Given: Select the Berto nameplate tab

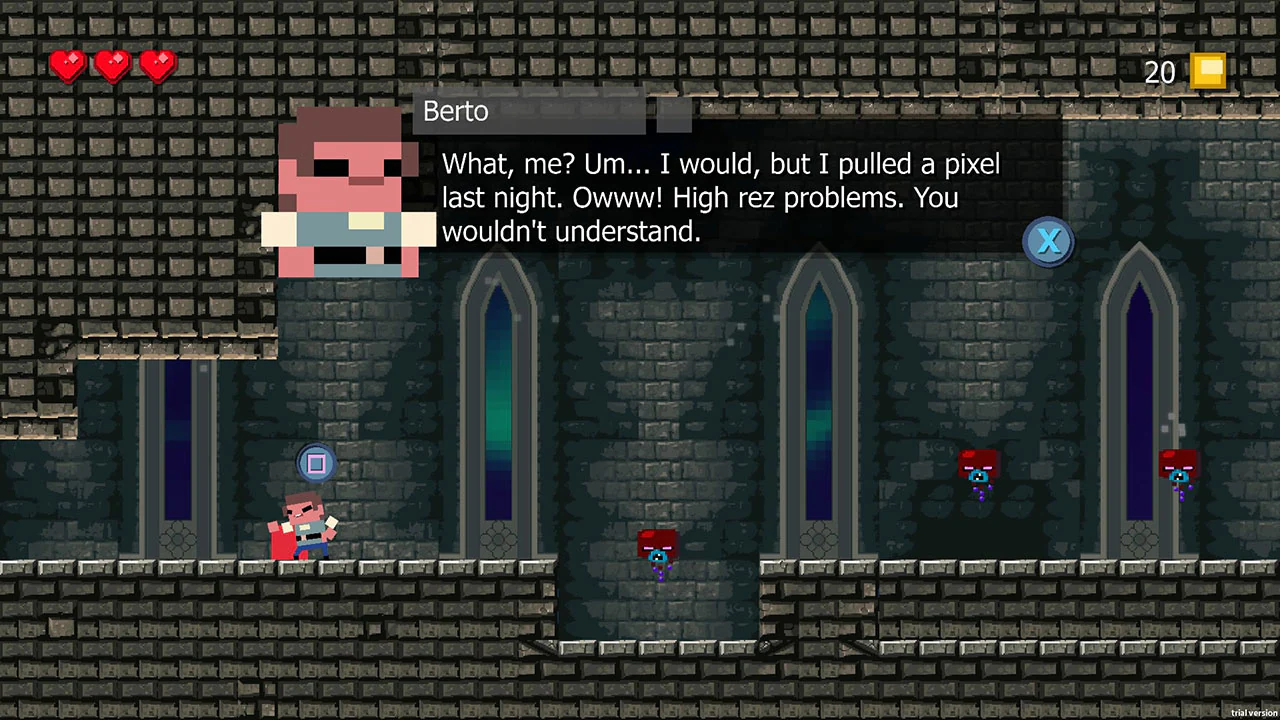Looking at the screenshot, I should (x=455, y=111).
